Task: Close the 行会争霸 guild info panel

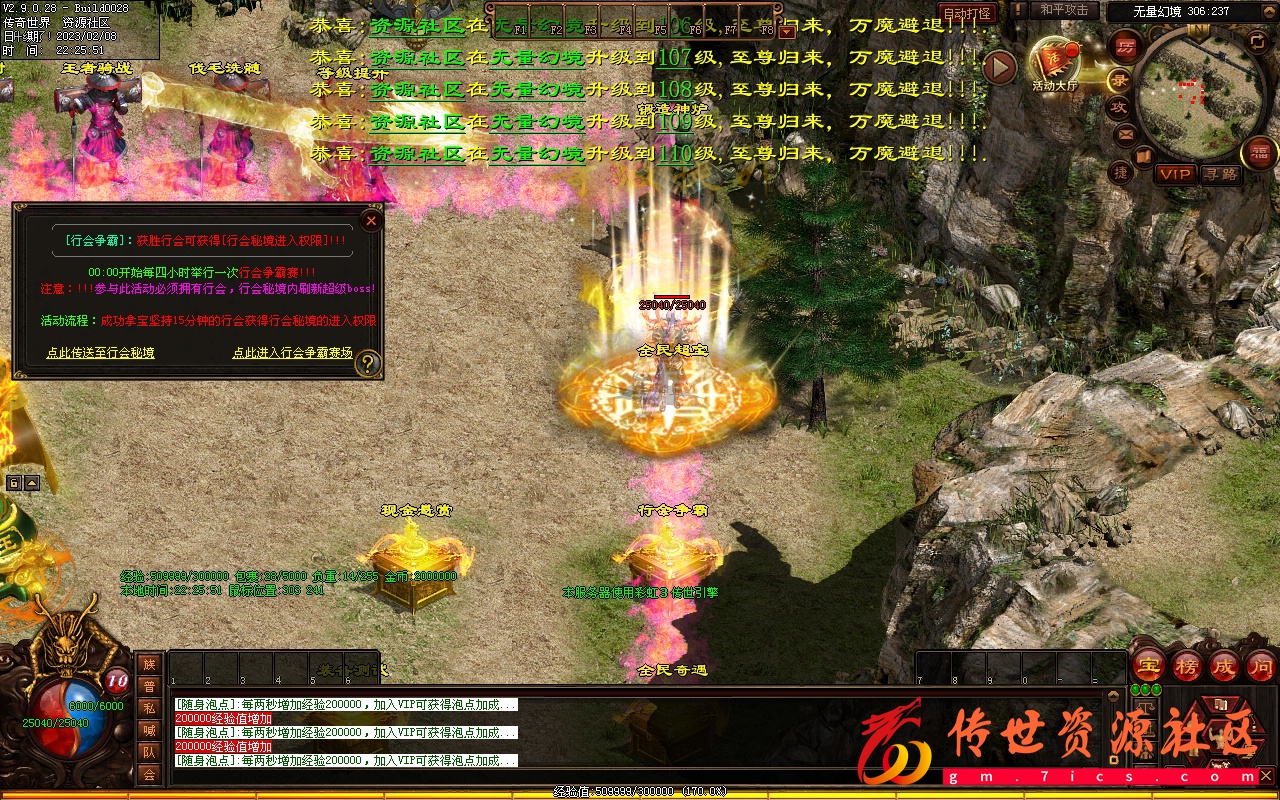Action: click(x=371, y=220)
